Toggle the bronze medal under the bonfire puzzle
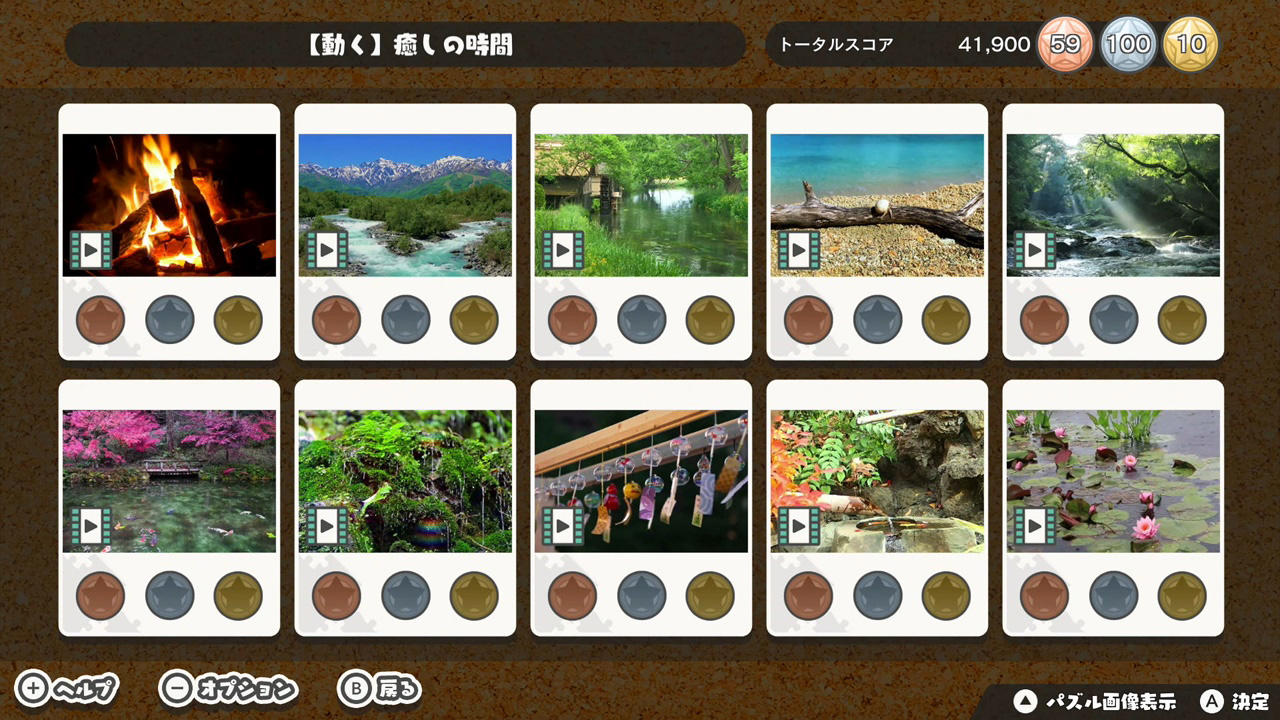The width and height of the screenshot is (1280, 720). (100, 320)
